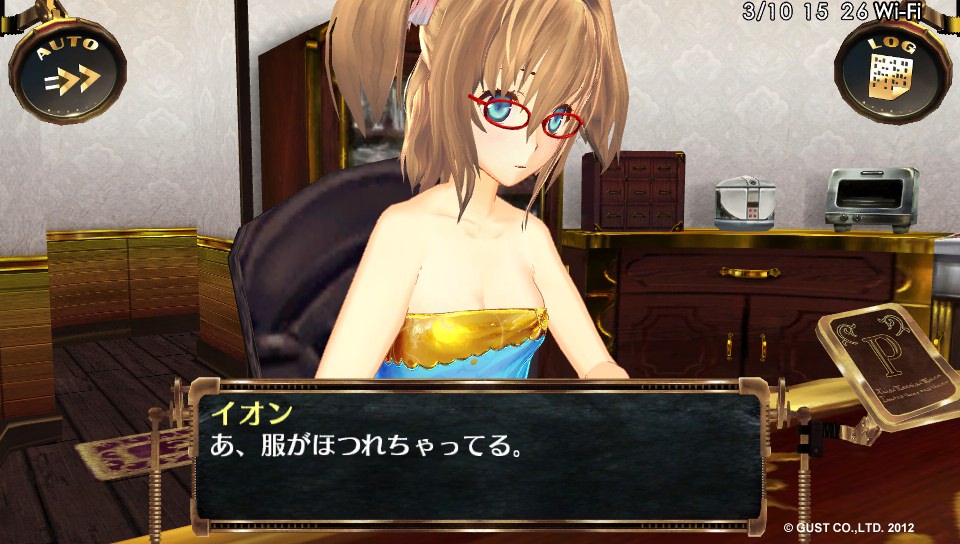The width and height of the screenshot is (960, 544).
Task: Toggle AUTO text advance mode
Action: [68, 70]
